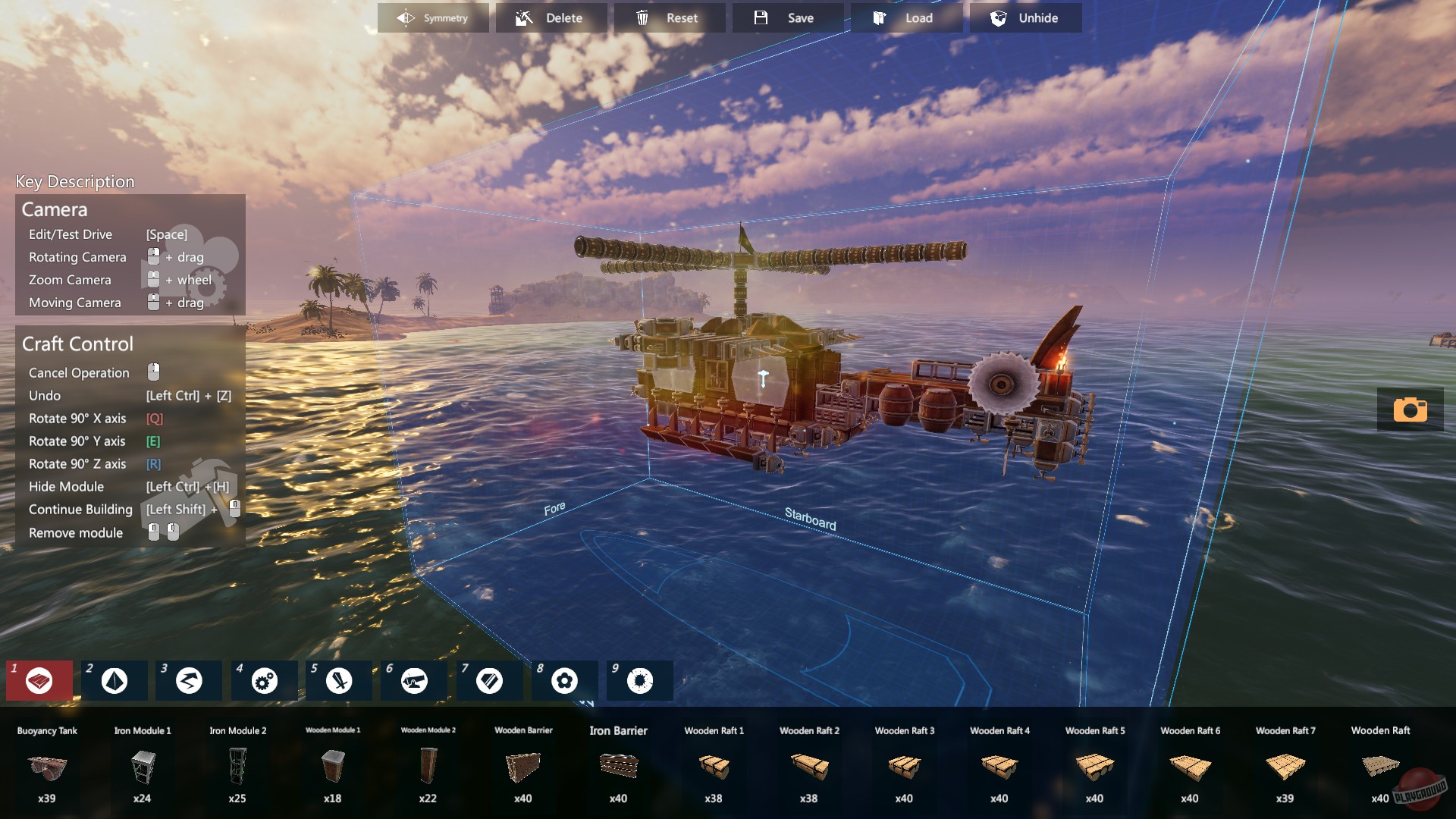Select the Sails category icon numbered 2

(114, 680)
